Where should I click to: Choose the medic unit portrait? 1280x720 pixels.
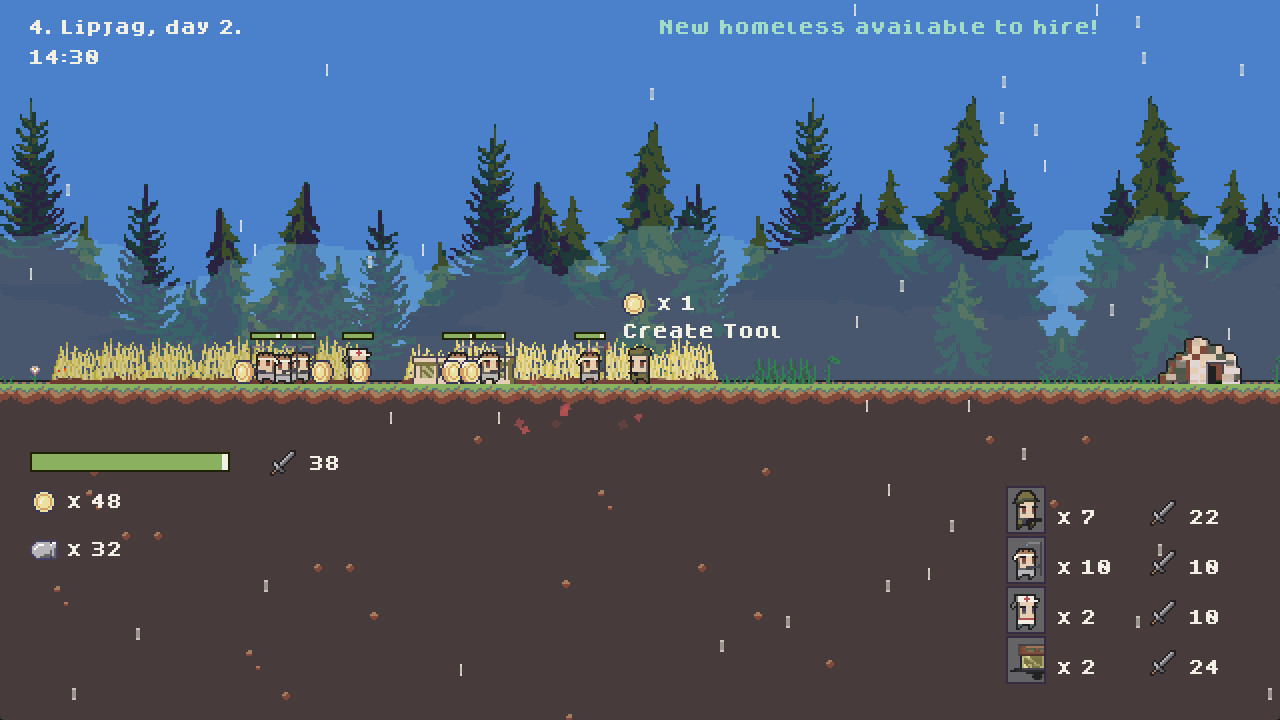click(x=1026, y=611)
